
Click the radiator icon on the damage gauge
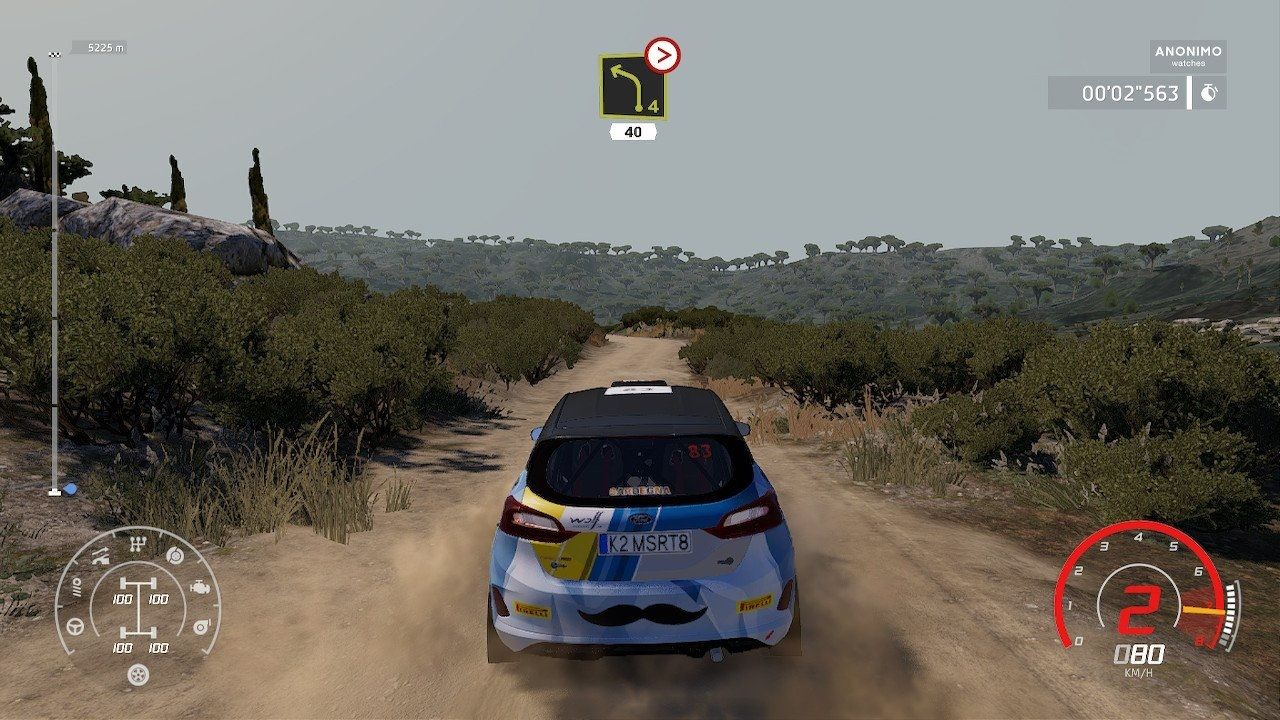pos(78,587)
